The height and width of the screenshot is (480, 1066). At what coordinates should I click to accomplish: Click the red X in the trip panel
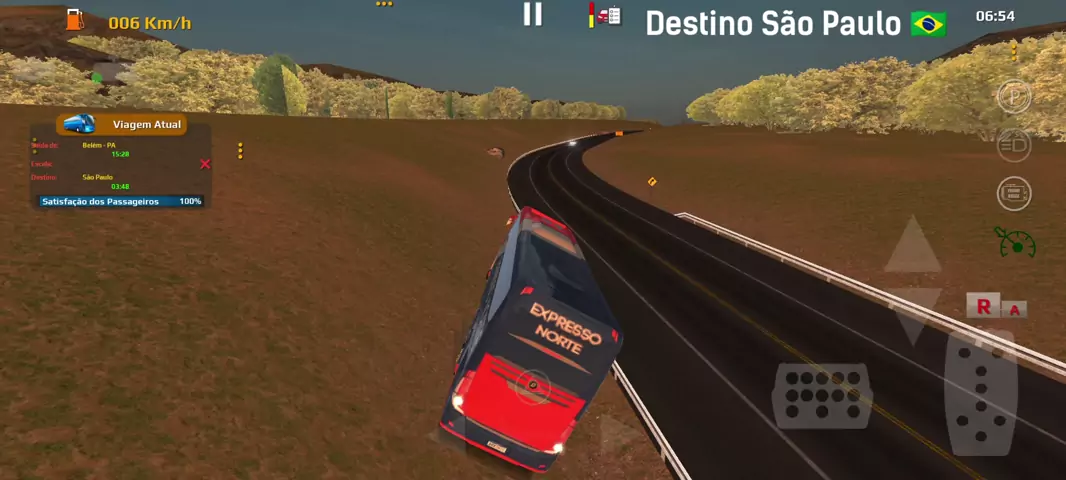coord(205,164)
